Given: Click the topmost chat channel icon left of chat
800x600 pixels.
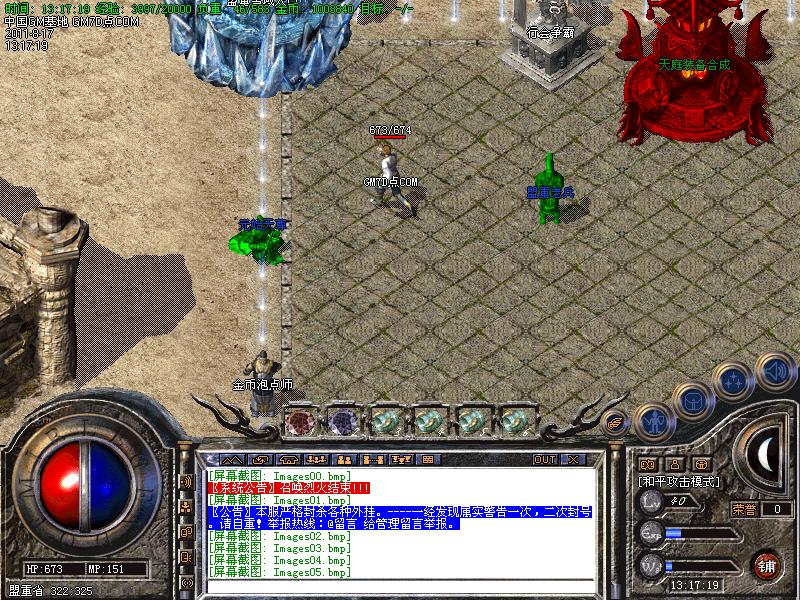Looking at the screenshot, I should 186,482.
